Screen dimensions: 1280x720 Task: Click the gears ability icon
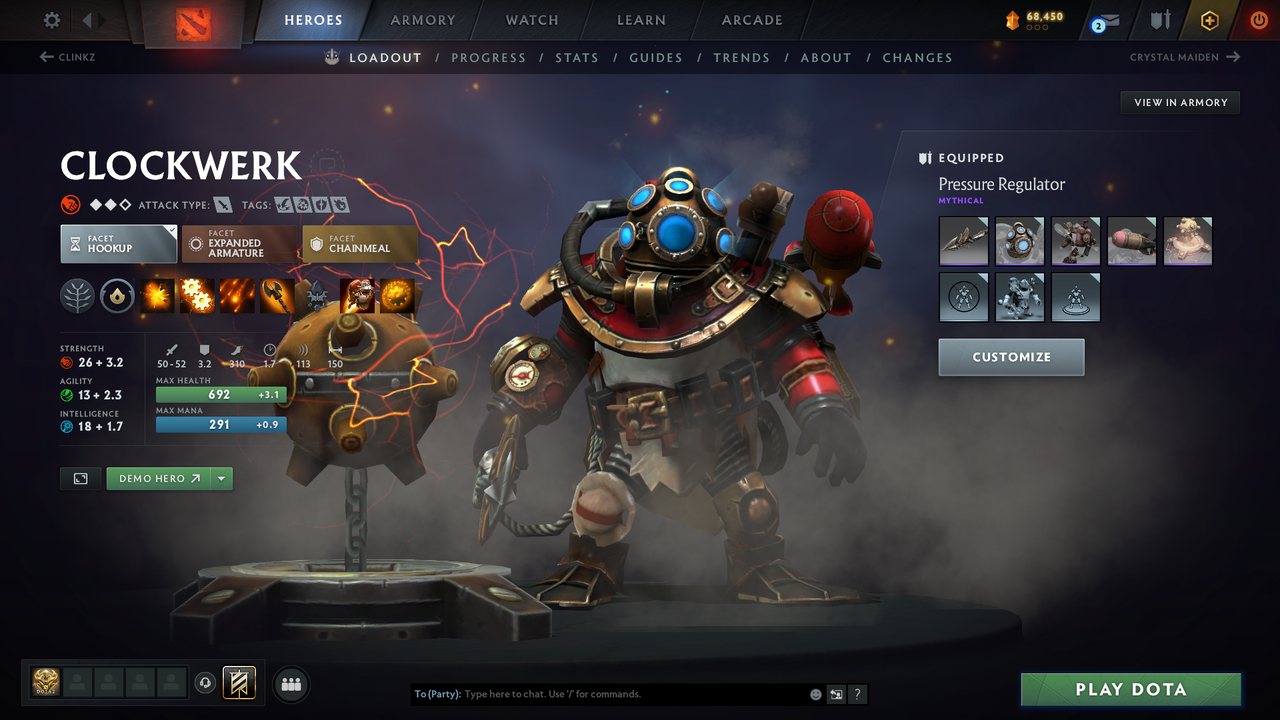tap(197, 296)
